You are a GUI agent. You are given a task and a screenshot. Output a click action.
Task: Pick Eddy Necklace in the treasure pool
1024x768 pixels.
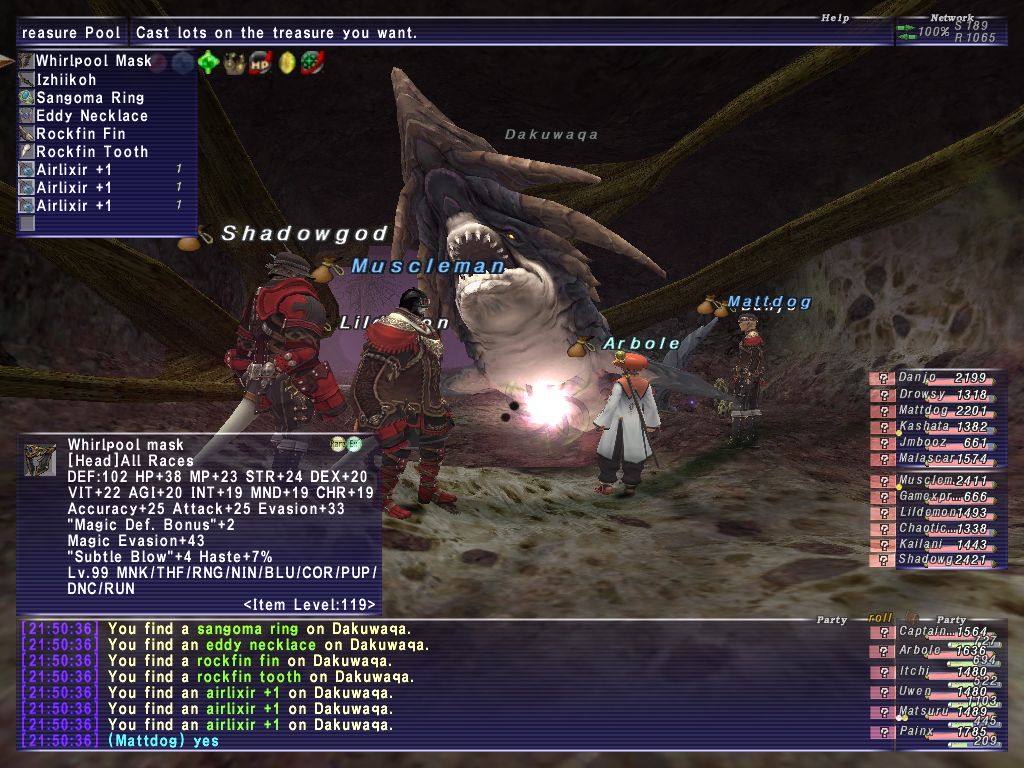[x=92, y=116]
